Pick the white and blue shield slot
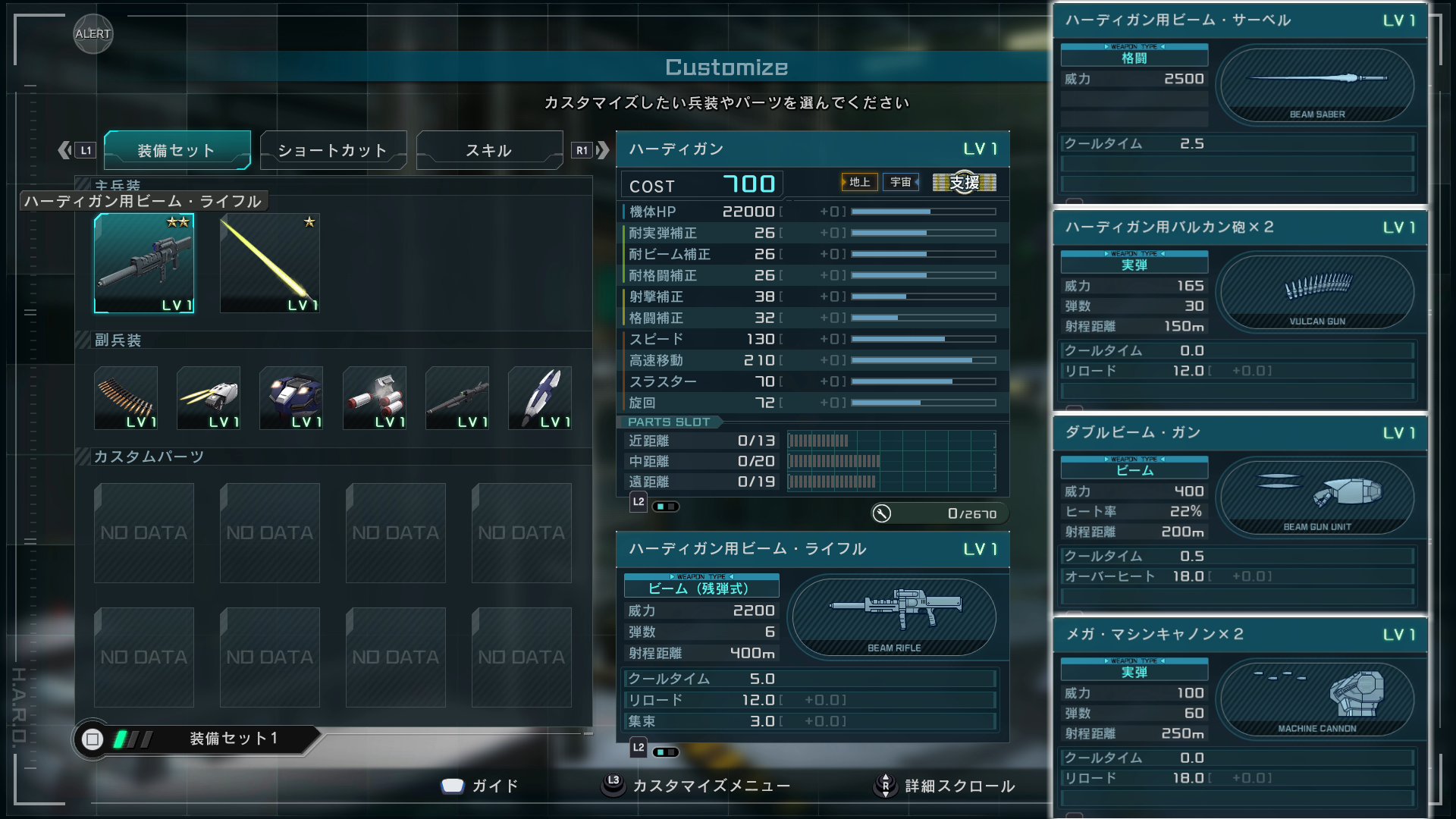This screenshot has height=819, width=1456. pyautogui.click(x=540, y=398)
